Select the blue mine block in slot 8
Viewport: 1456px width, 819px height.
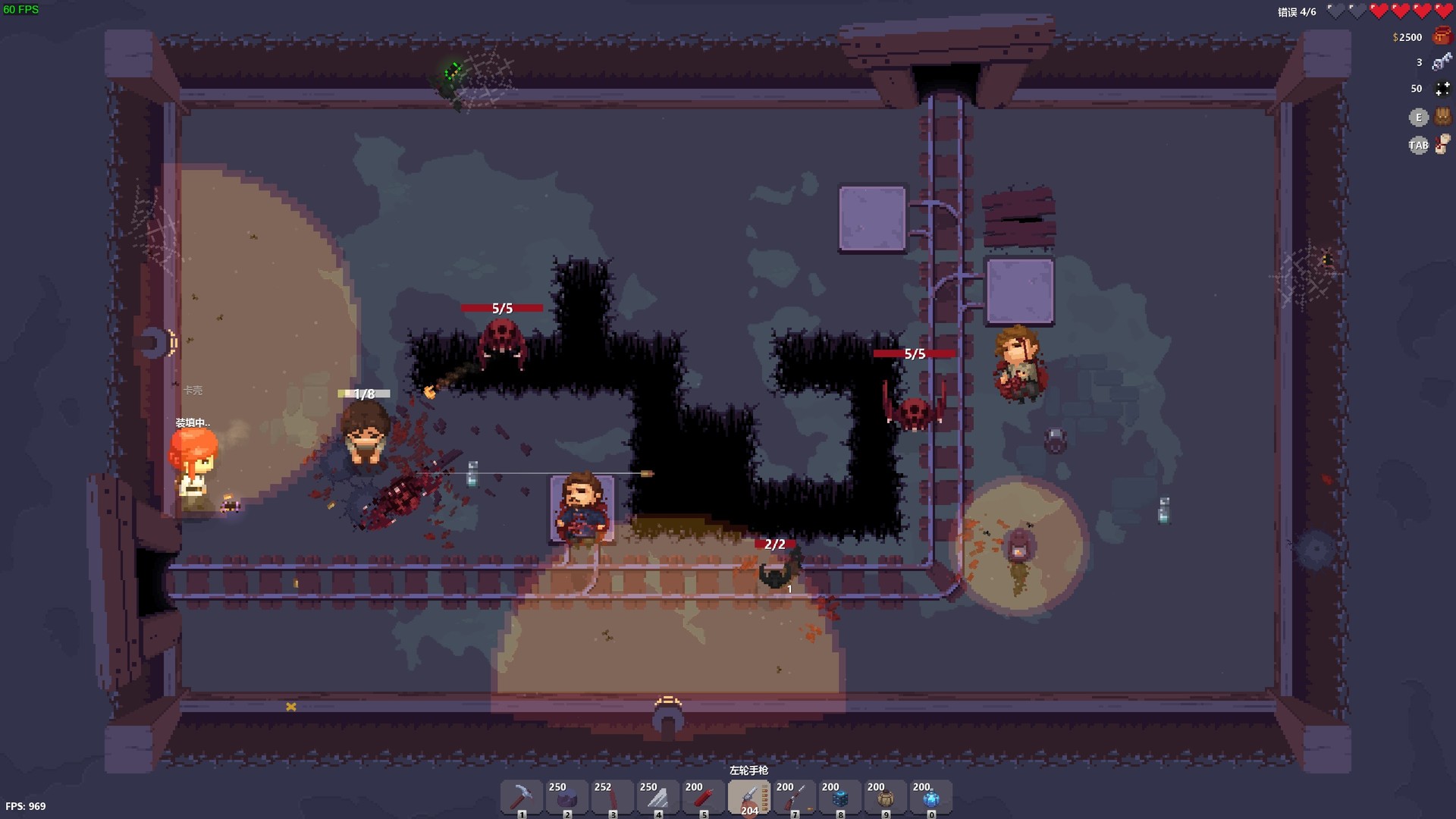(x=839, y=797)
